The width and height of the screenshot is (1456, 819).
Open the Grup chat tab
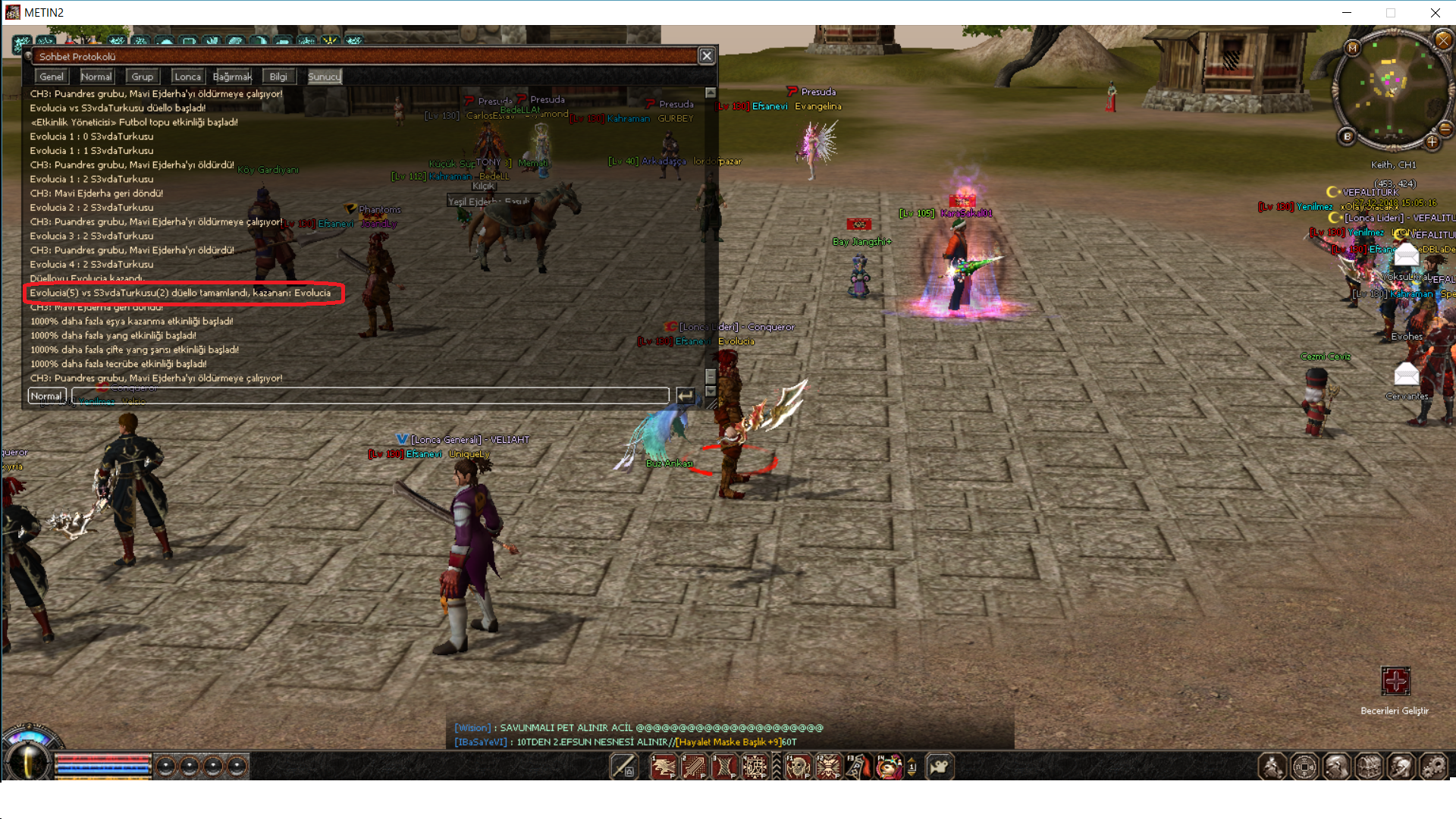[142, 77]
